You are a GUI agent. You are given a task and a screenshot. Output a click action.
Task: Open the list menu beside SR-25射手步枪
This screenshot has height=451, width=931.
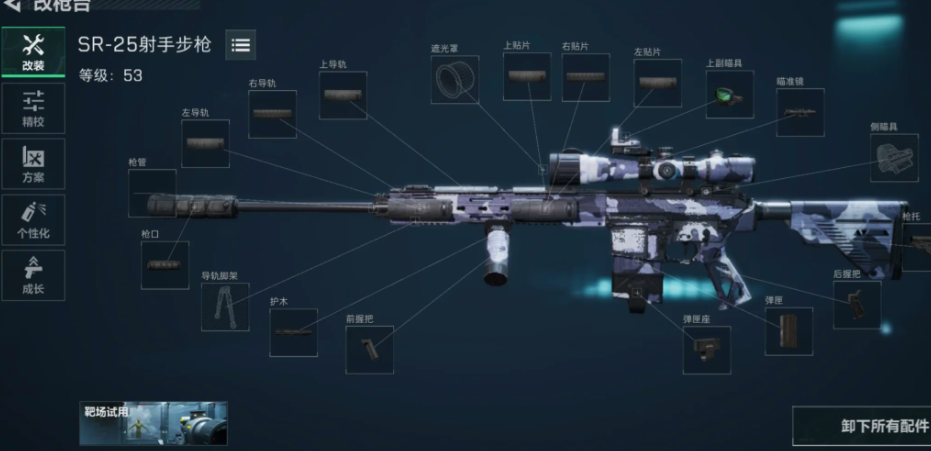(x=240, y=44)
